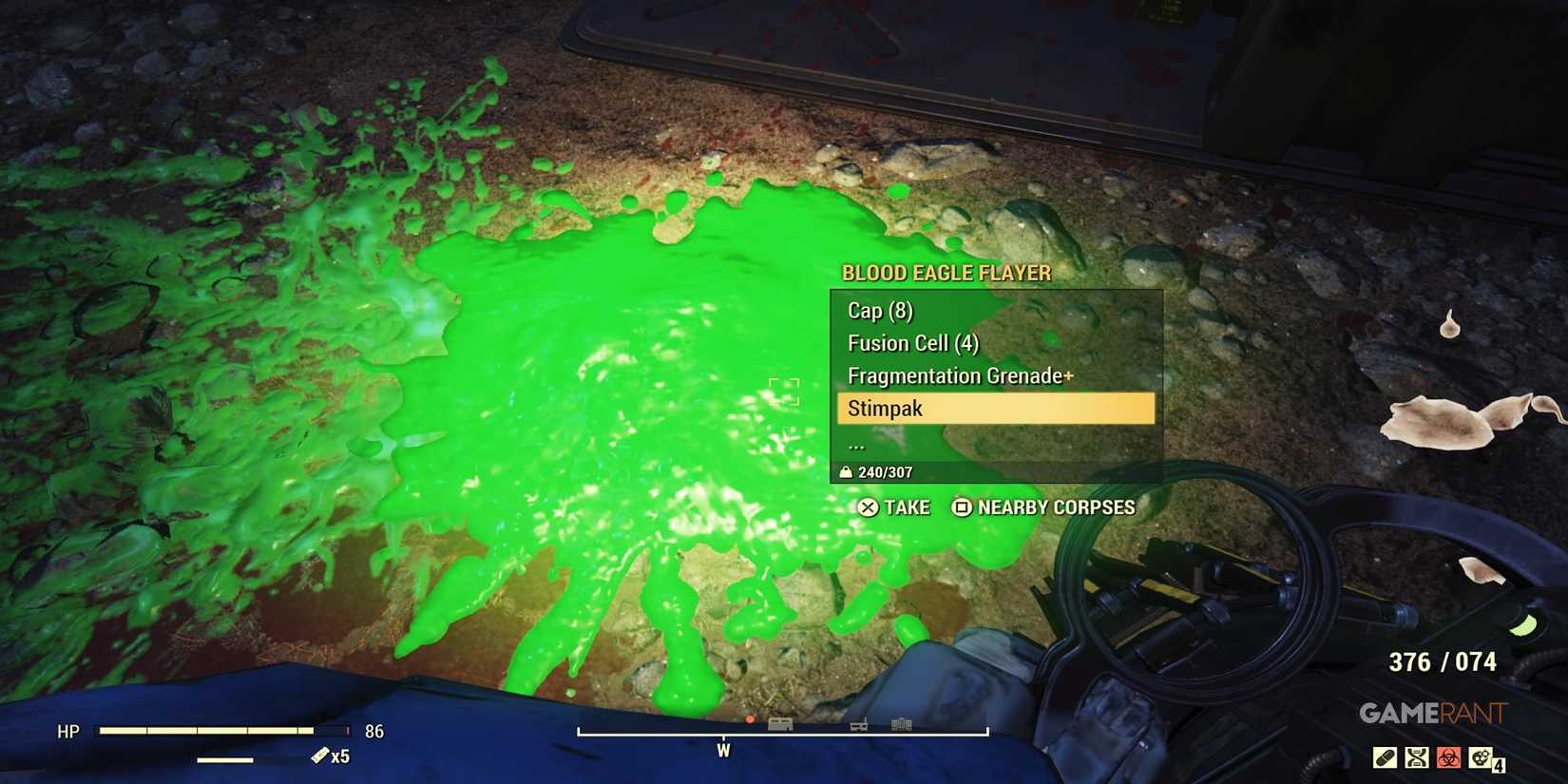Screen dimensions: 1568x784
Task: Click the circular X button icon beside TAKE
Action: tap(867, 507)
